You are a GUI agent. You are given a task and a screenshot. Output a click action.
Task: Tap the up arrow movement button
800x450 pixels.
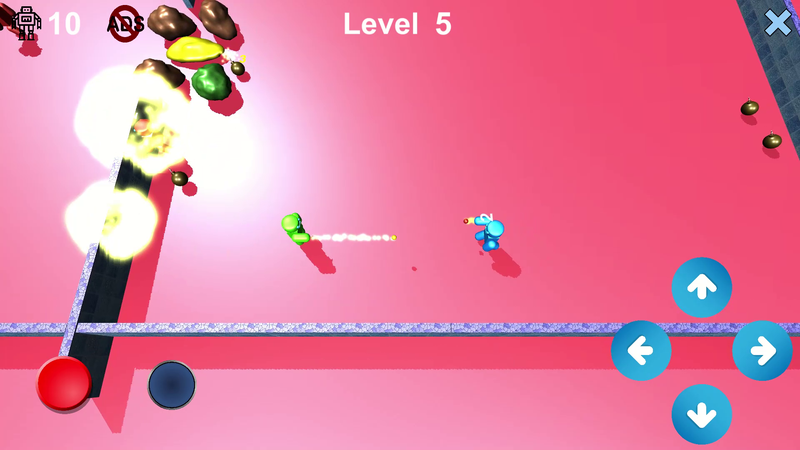point(701,287)
